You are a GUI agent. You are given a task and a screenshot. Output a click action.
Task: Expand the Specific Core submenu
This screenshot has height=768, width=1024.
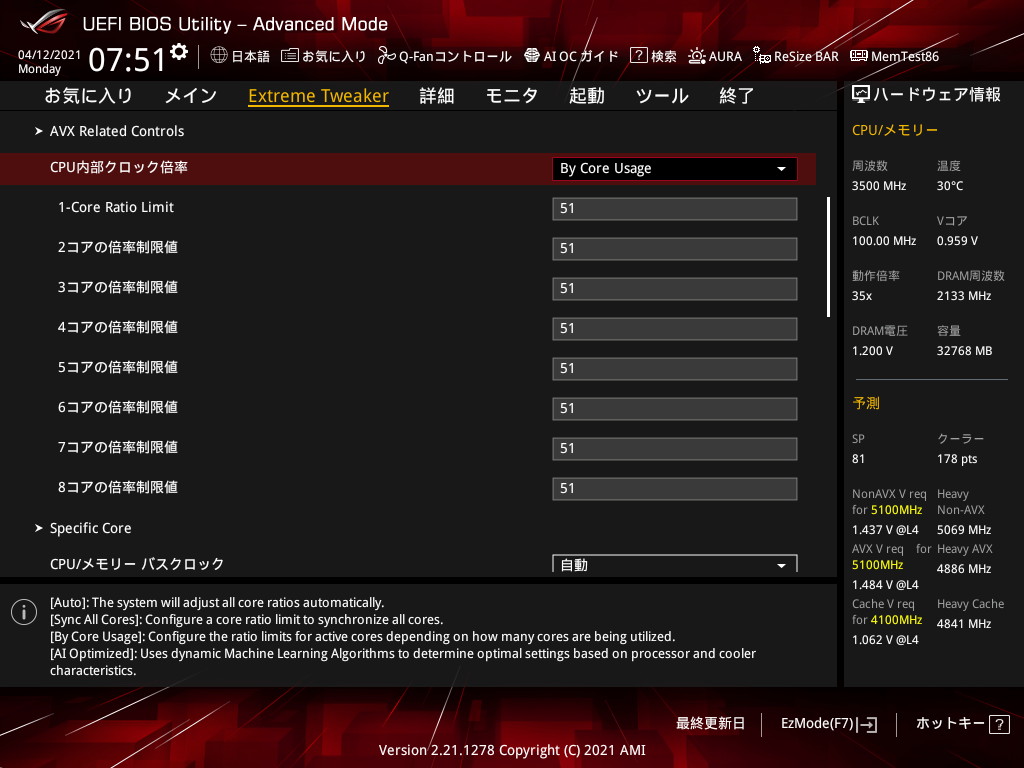(x=90, y=528)
